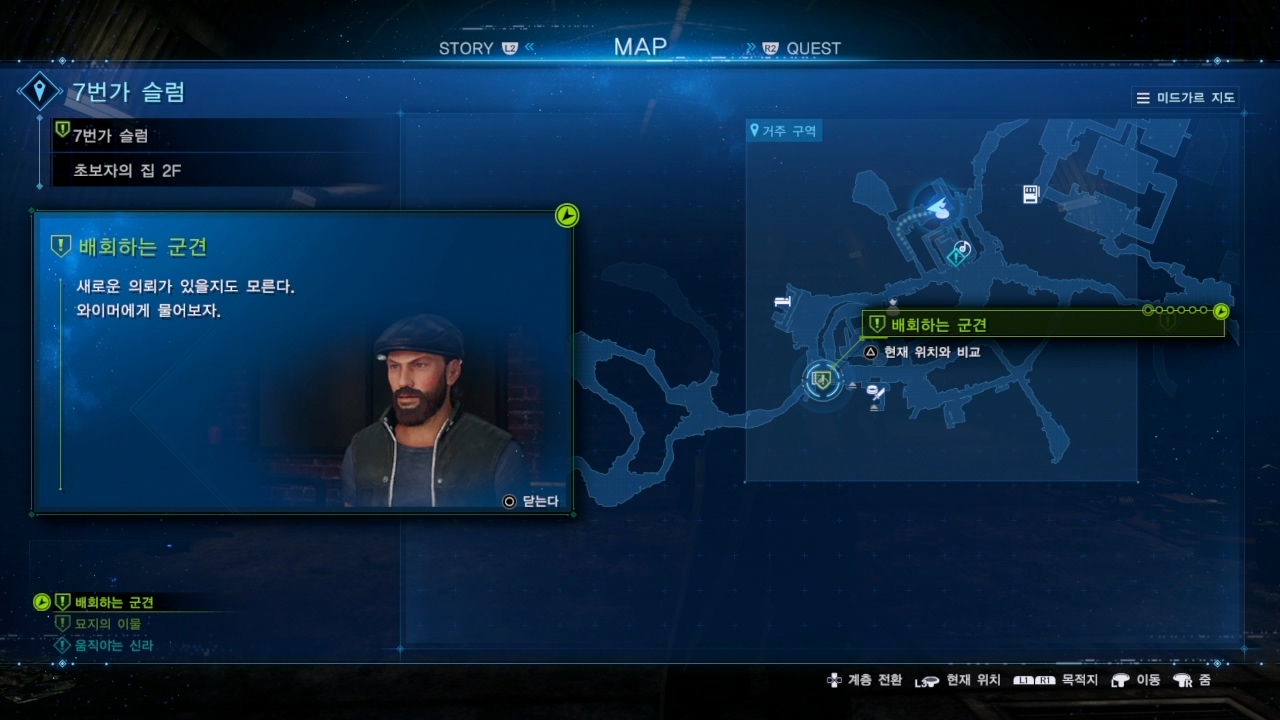Image resolution: width=1280 pixels, height=720 pixels.
Task: Click the 배회하는 군견 map tooltip banner
Action: 1042,324
